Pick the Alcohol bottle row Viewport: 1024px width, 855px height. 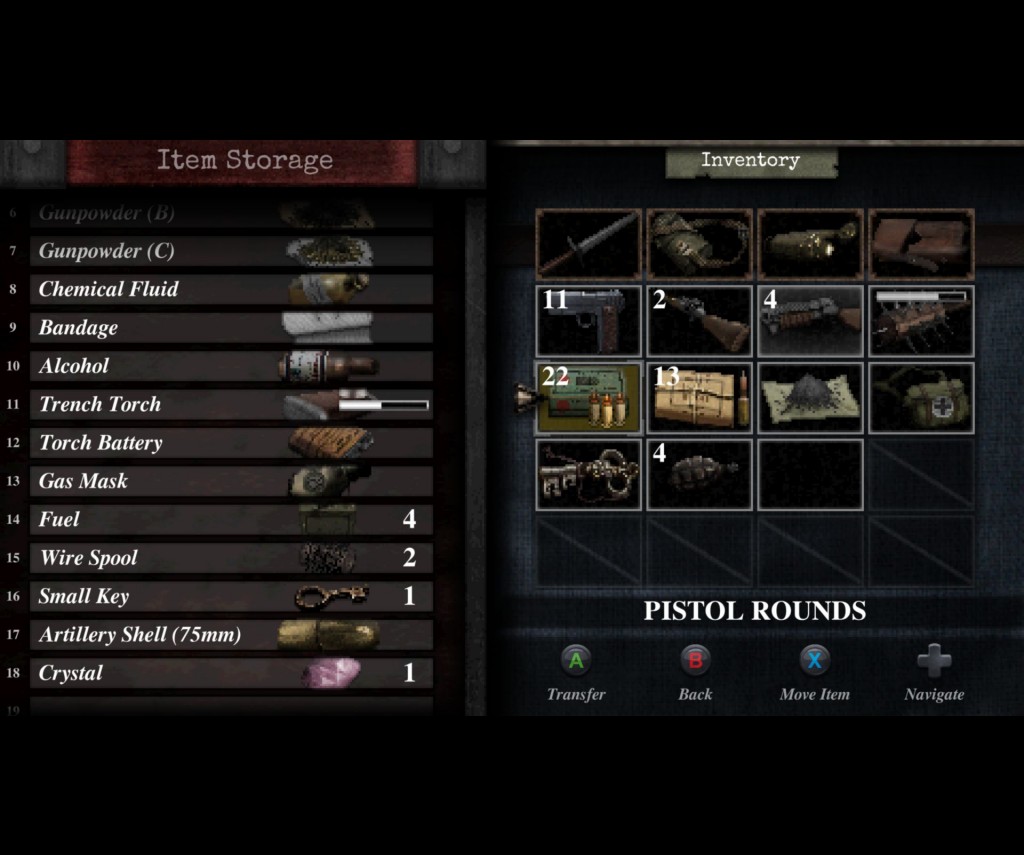(230, 366)
